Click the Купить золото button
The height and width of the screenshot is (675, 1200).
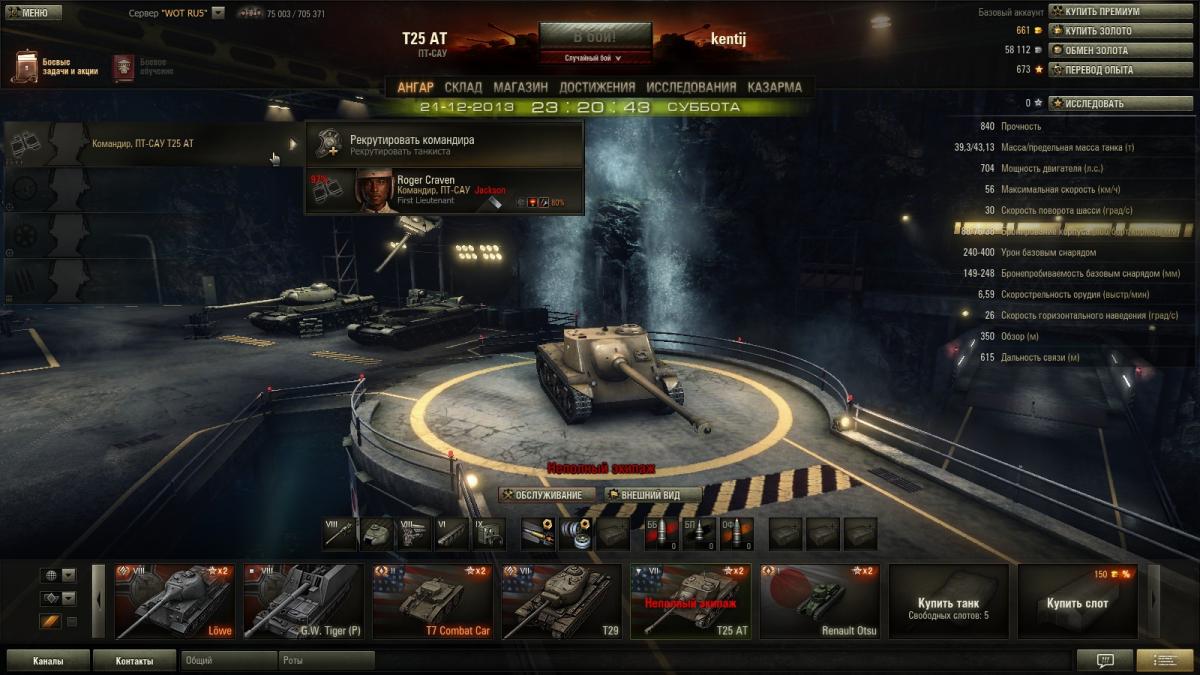click(x=1120, y=31)
